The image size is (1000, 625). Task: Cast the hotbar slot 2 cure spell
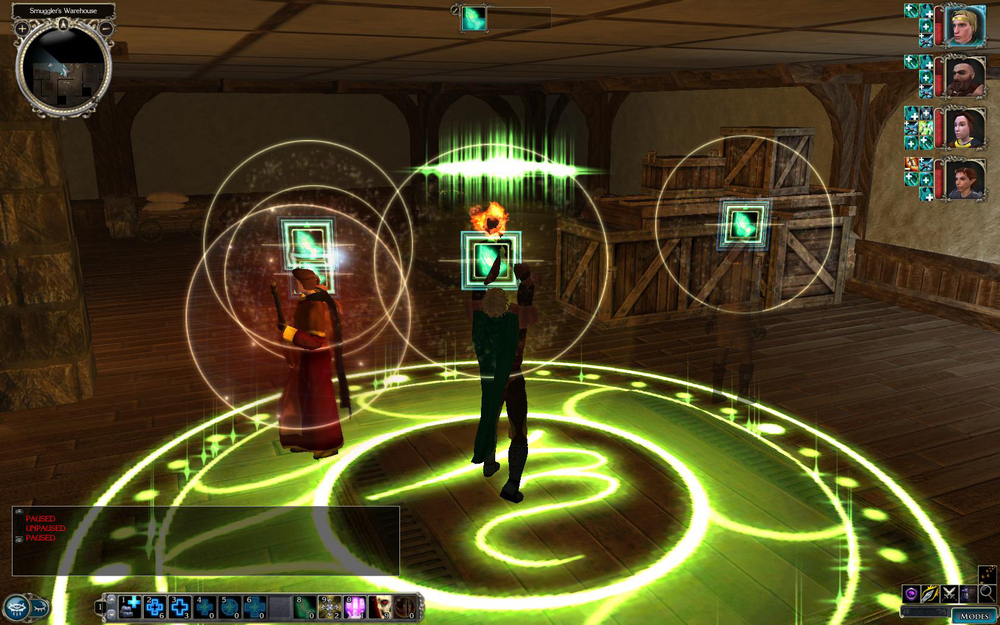pos(155,605)
